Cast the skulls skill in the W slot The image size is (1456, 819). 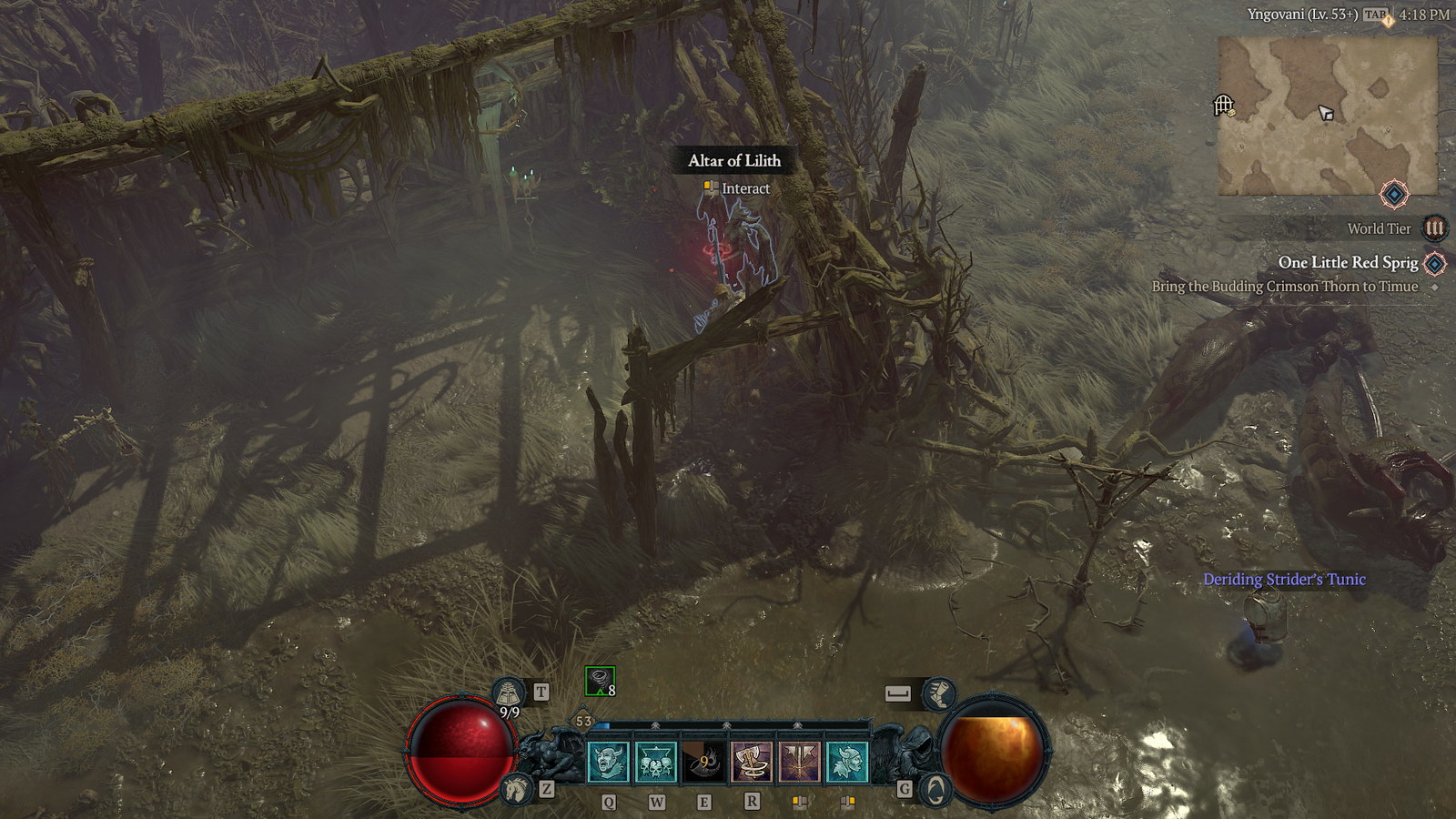coord(656,761)
